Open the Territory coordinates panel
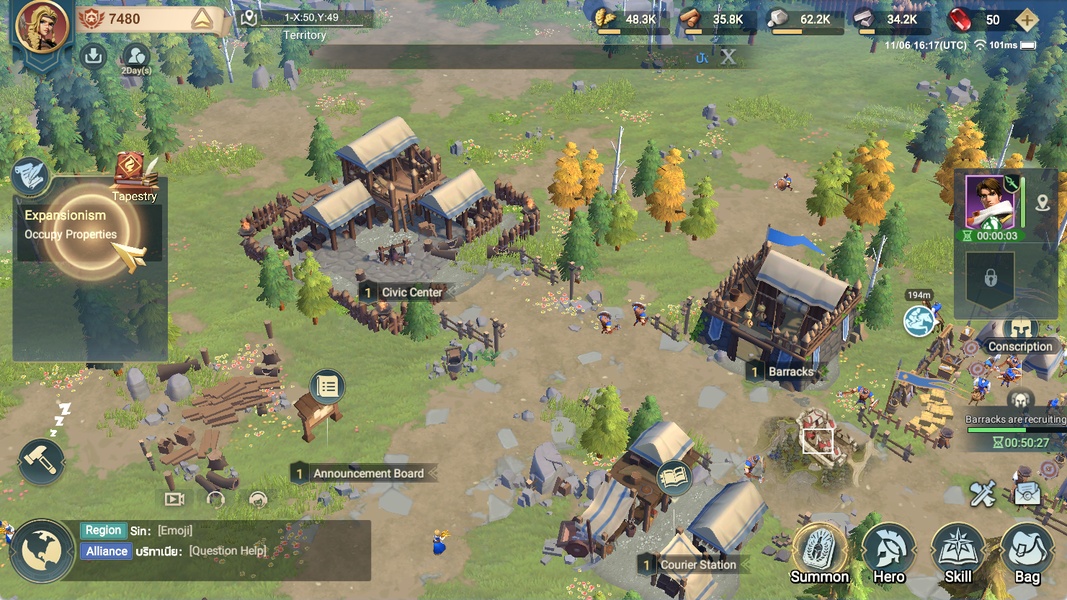1067x600 pixels. (305, 25)
